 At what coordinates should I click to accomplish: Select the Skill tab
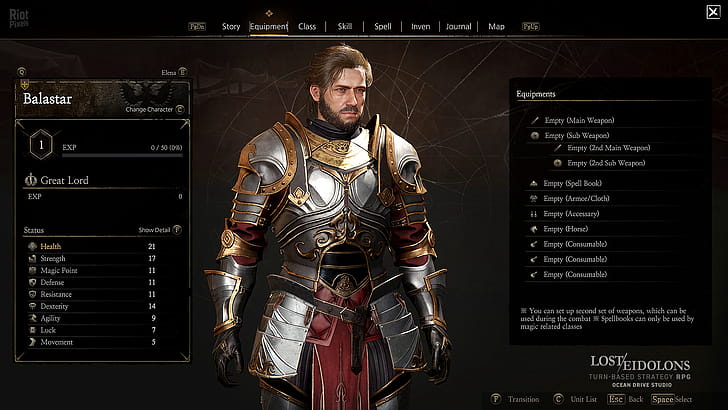pyautogui.click(x=344, y=26)
